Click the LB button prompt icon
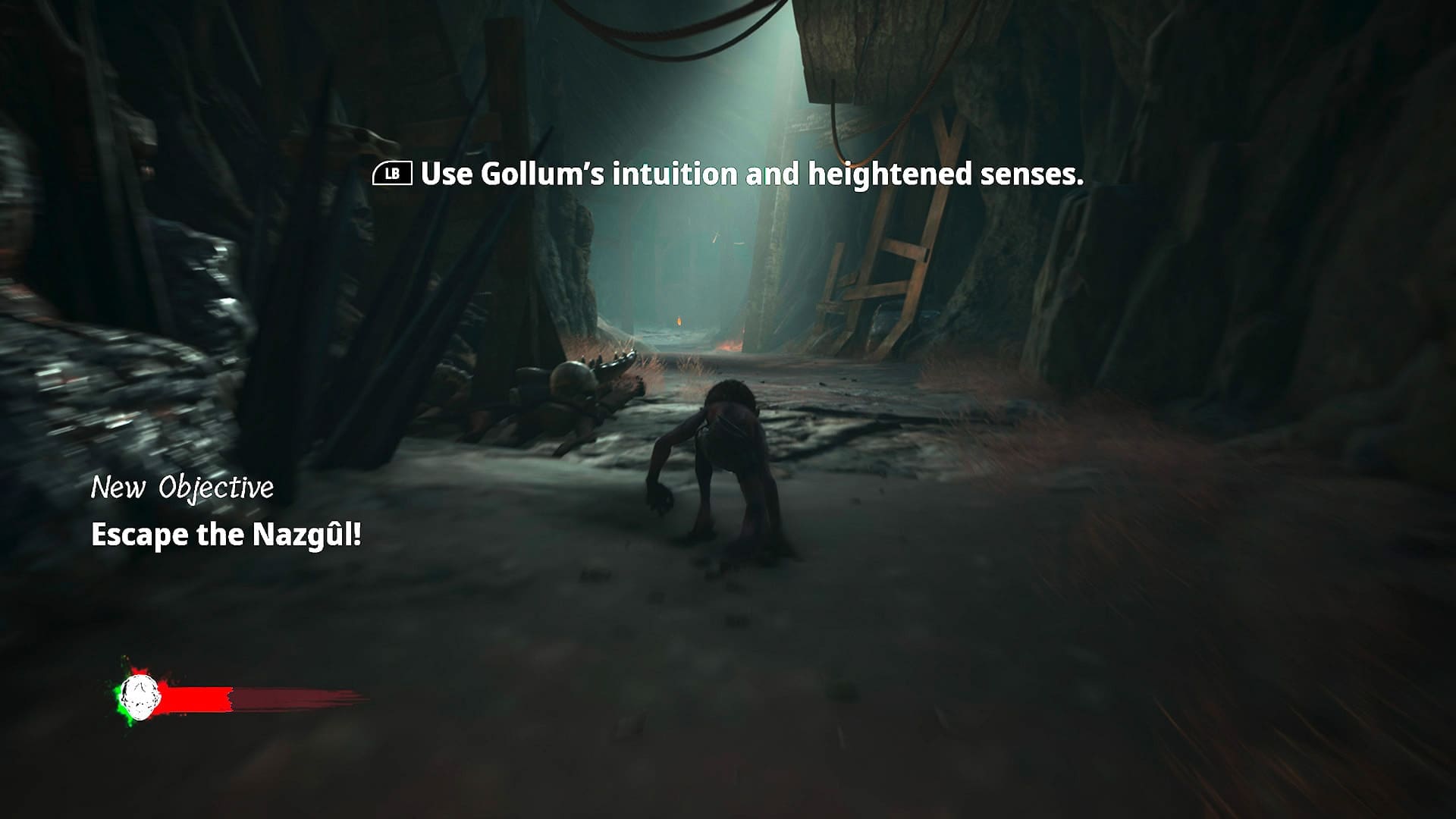This screenshot has width=1456, height=819. 393,175
